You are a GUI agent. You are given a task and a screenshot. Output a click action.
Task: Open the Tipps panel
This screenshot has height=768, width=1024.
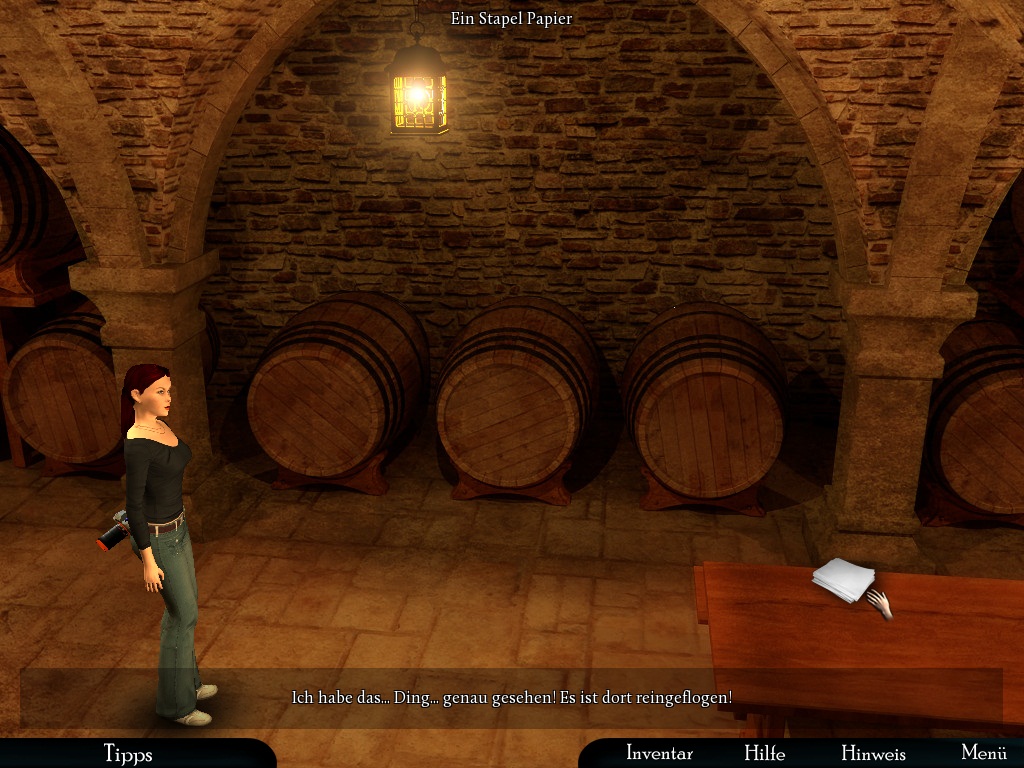pyautogui.click(x=128, y=753)
